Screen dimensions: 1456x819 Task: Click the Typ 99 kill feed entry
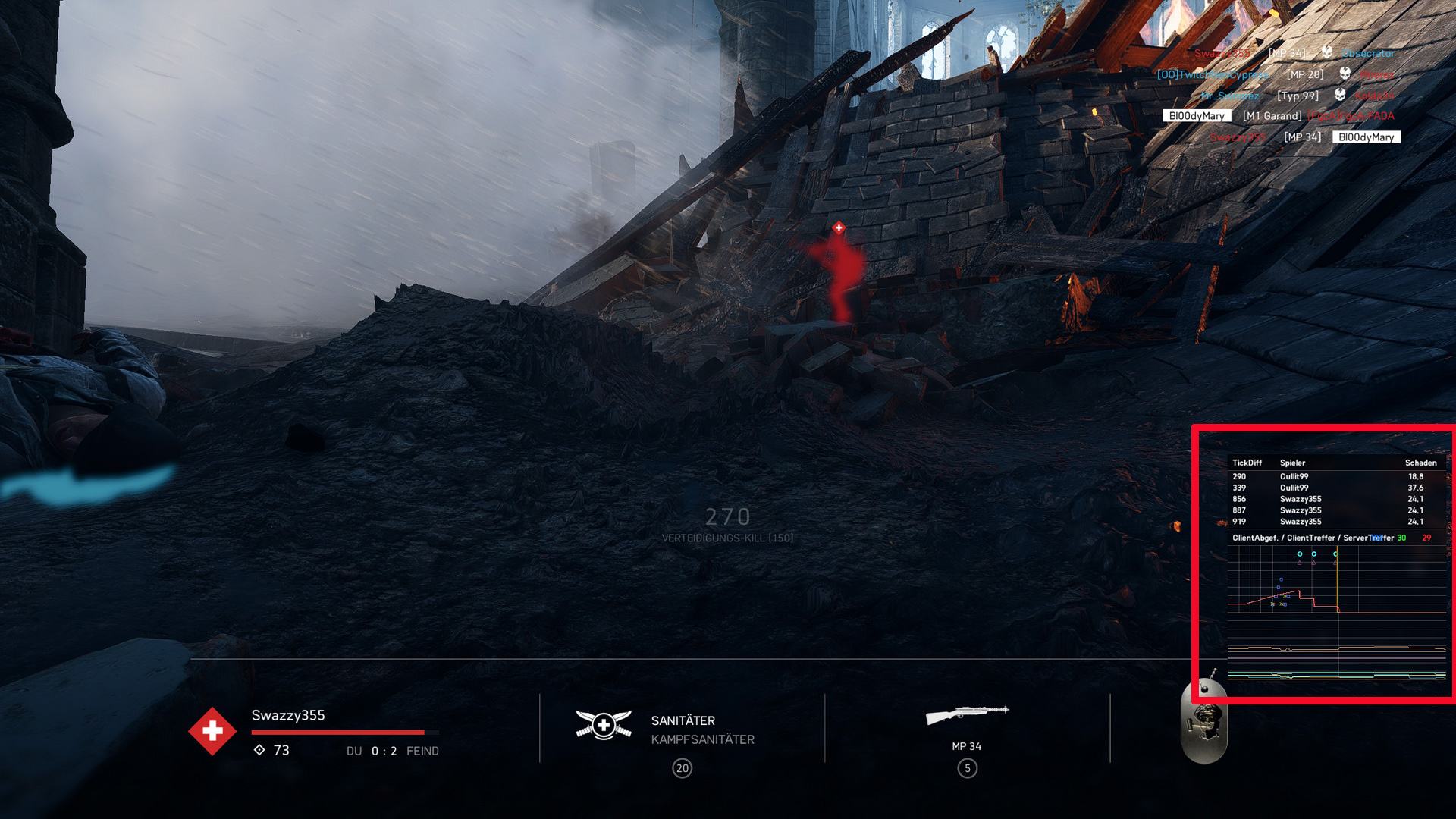(1298, 96)
